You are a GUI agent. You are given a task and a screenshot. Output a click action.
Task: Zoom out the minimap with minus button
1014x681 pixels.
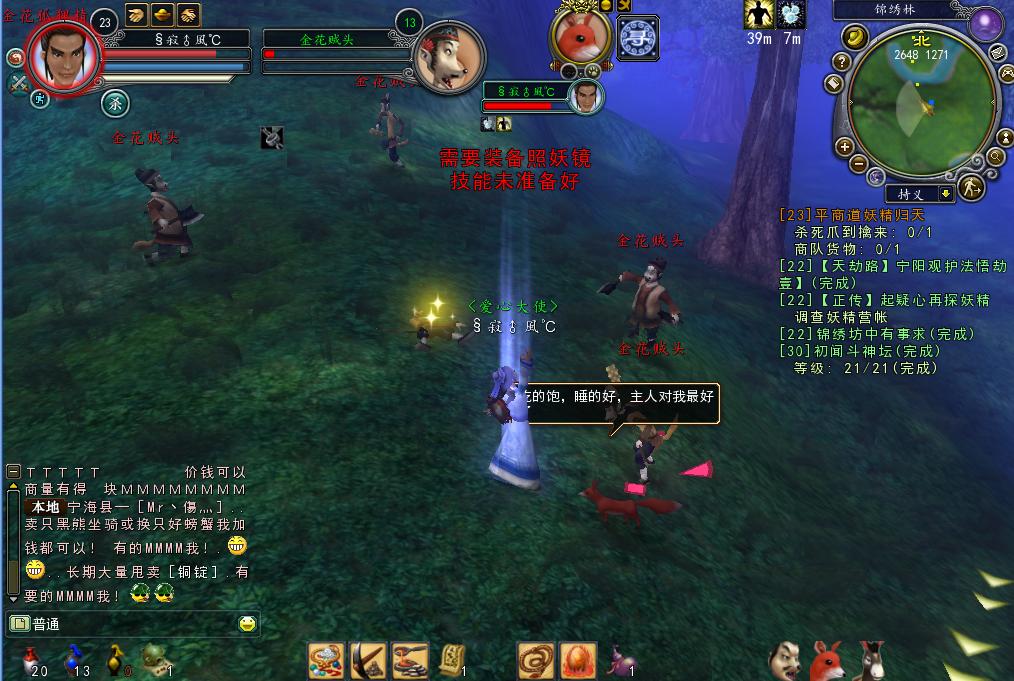[x=859, y=163]
